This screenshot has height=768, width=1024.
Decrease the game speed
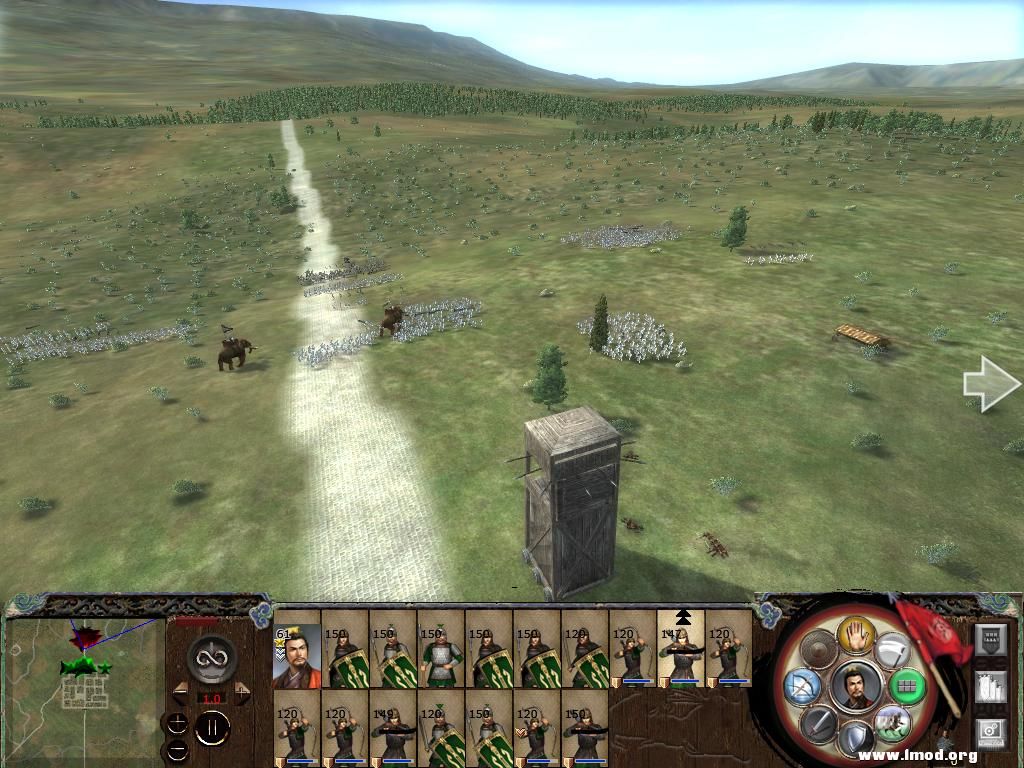181,693
